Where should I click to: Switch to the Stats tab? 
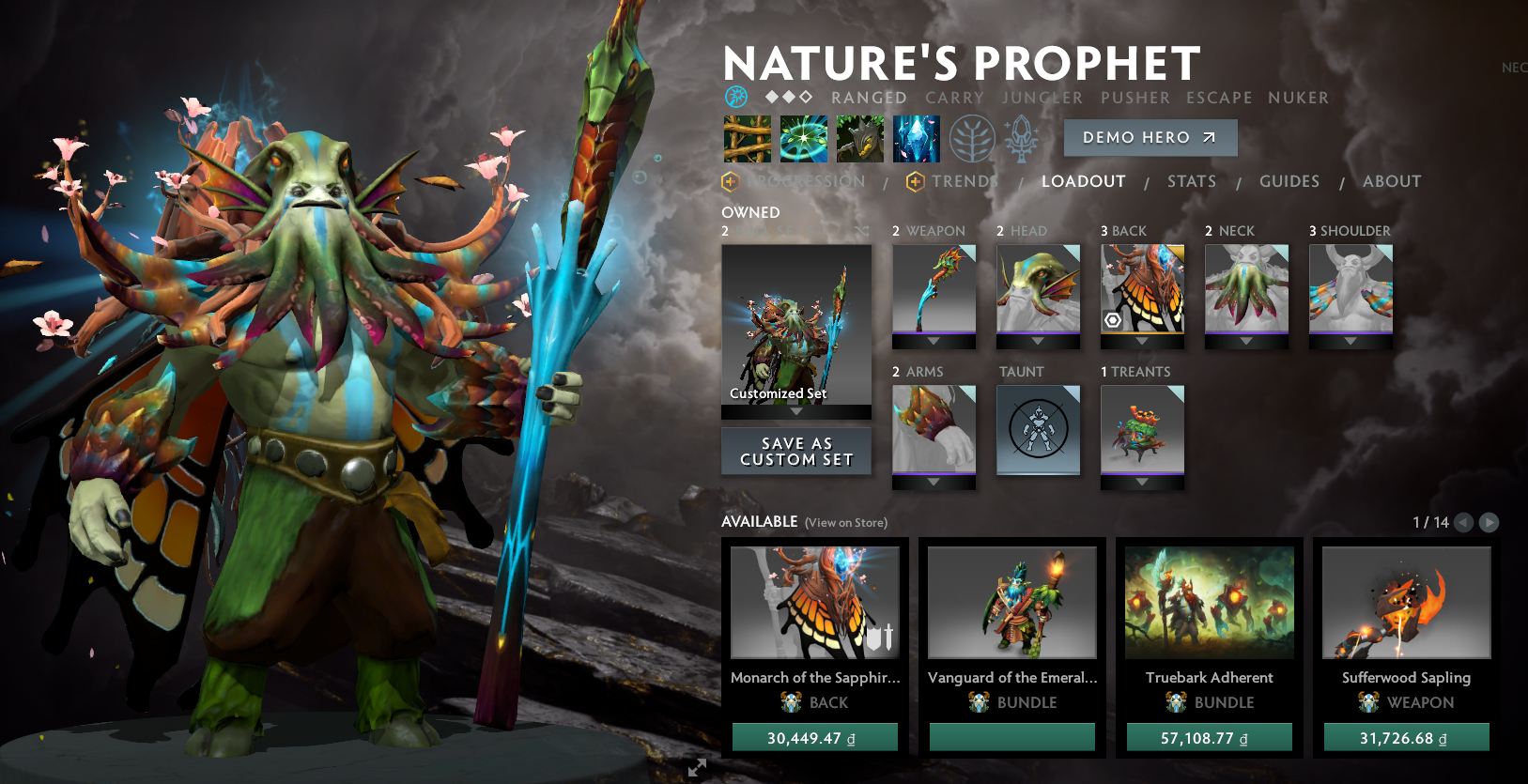(x=1191, y=181)
